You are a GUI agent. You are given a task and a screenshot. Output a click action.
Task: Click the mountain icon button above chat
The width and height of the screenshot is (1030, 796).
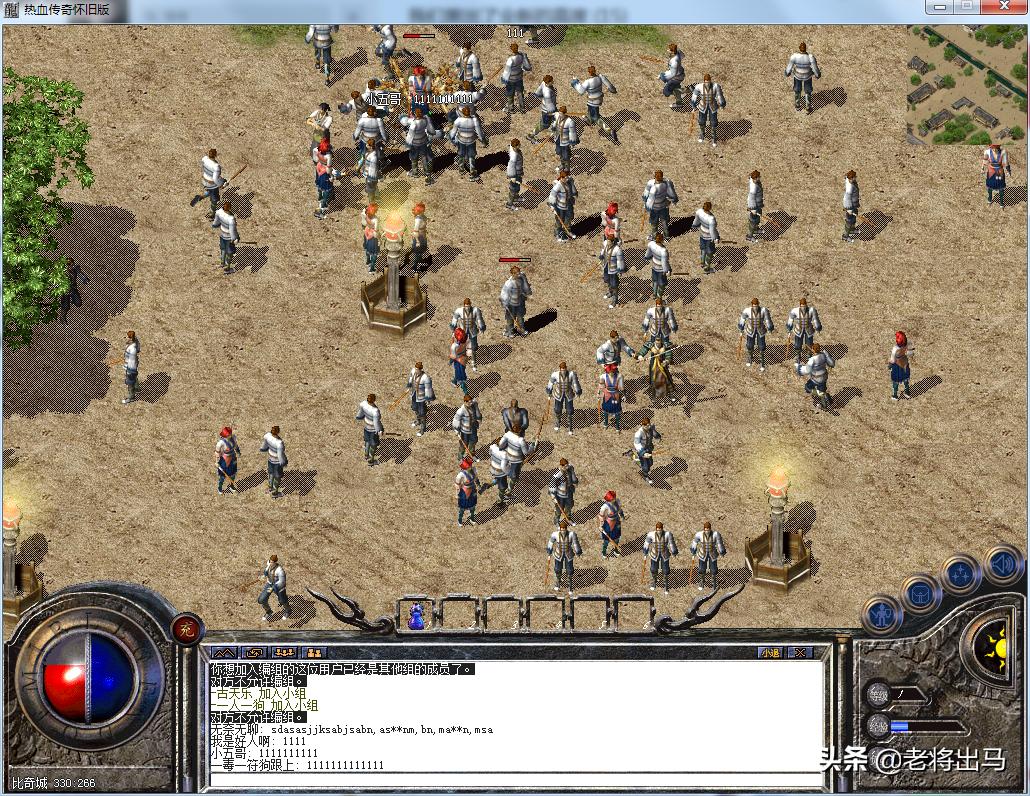click(x=223, y=652)
